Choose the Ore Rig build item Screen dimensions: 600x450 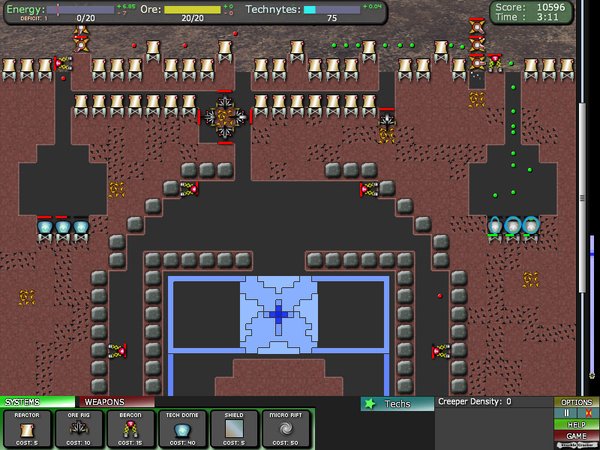tap(79, 429)
